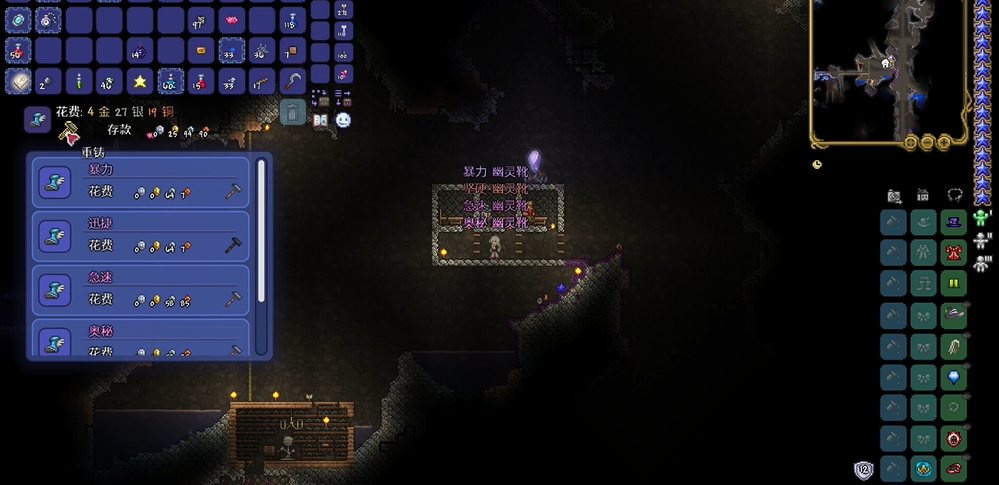Select the pink lotus flower item slot
The height and width of the screenshot is (485, 999).
click(x=231, y=19)
